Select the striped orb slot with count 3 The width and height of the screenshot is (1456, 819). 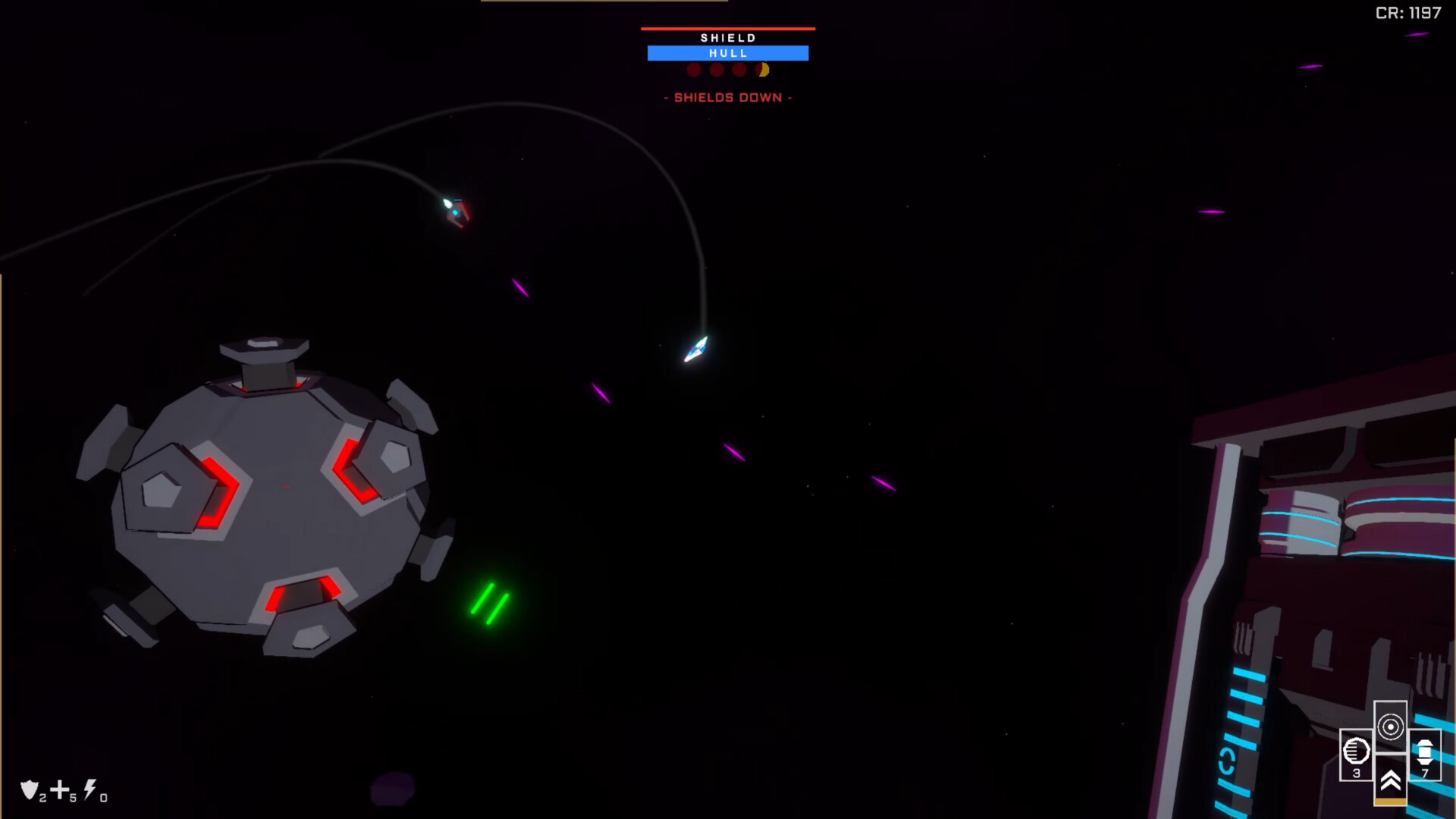[1356, 753]
